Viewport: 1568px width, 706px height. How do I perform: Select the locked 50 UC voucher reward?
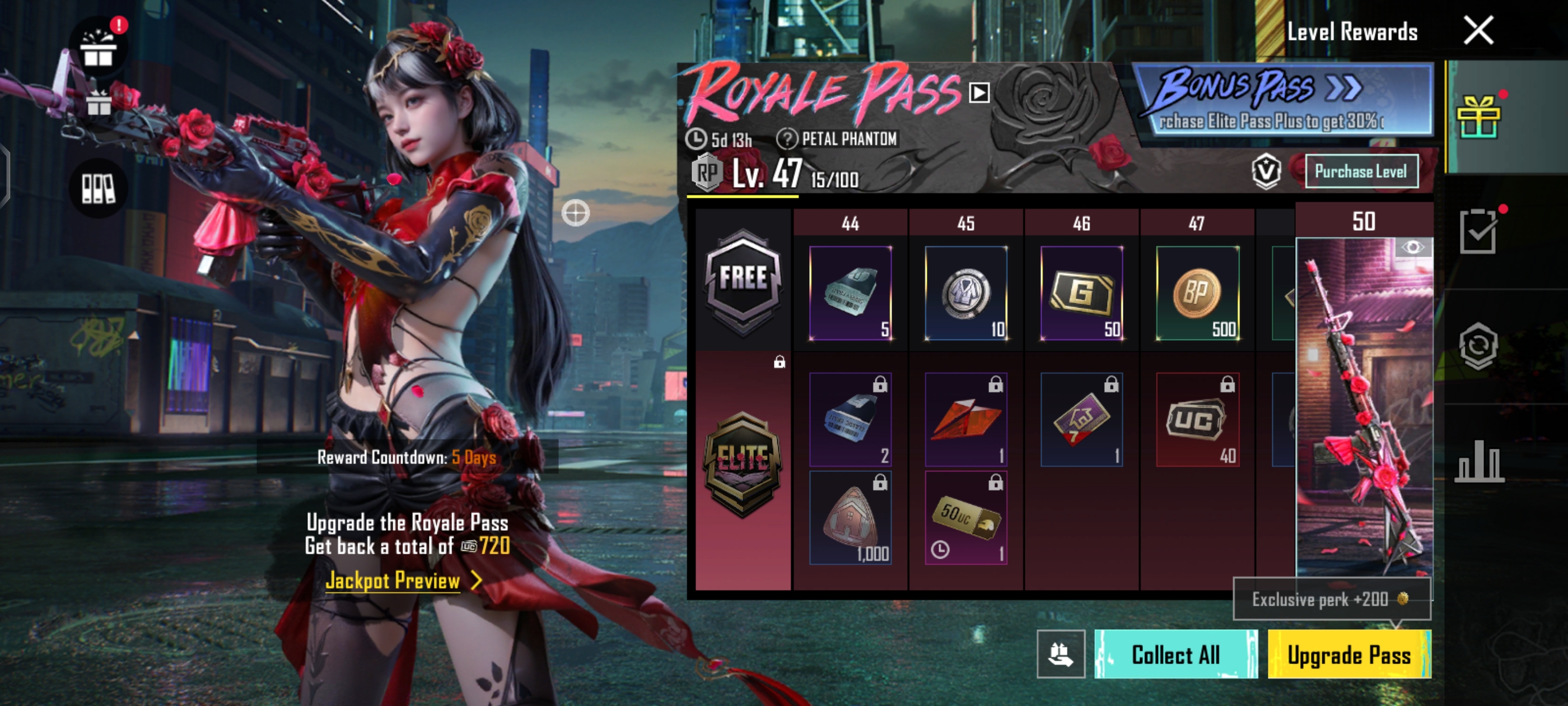click(x=966, y=518)
